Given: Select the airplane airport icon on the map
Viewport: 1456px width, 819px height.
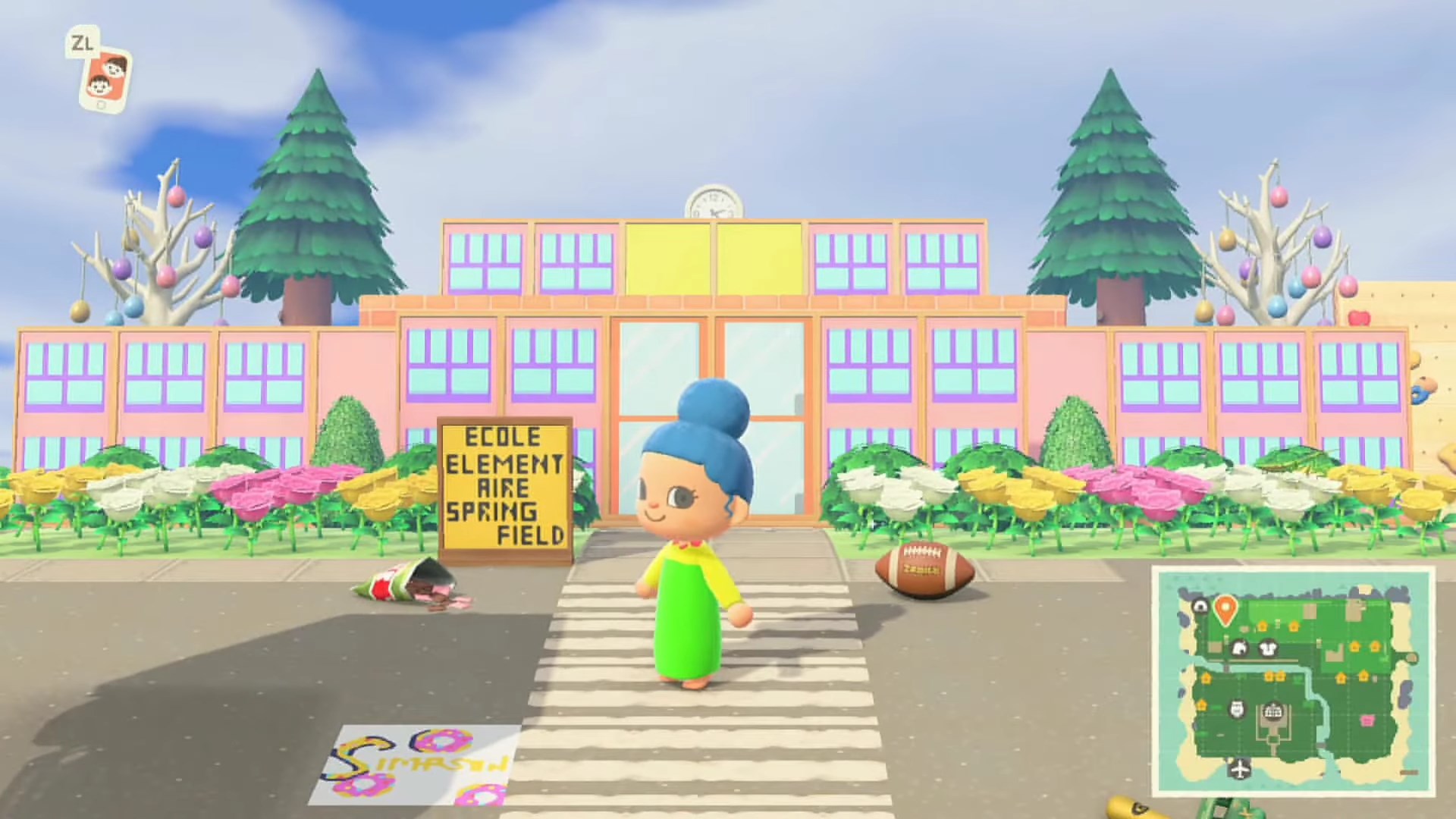Looking at the screenshot, I should [x=1241, y=768].
